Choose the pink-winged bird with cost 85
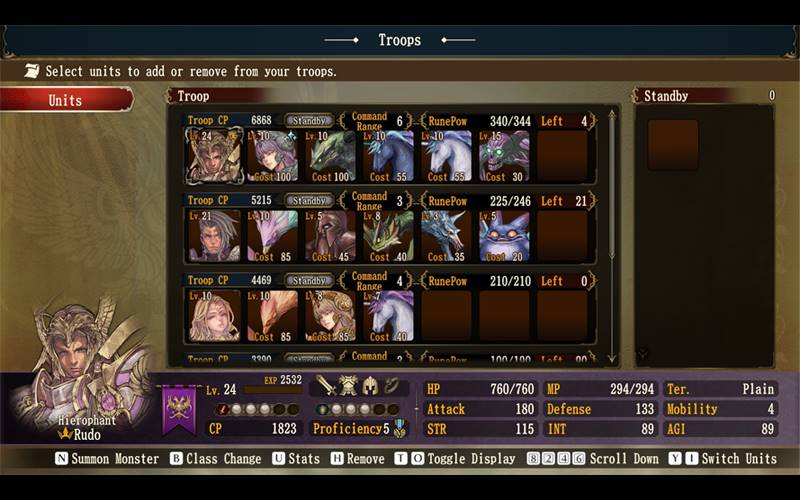800x500 pixels. coord(273,236)
